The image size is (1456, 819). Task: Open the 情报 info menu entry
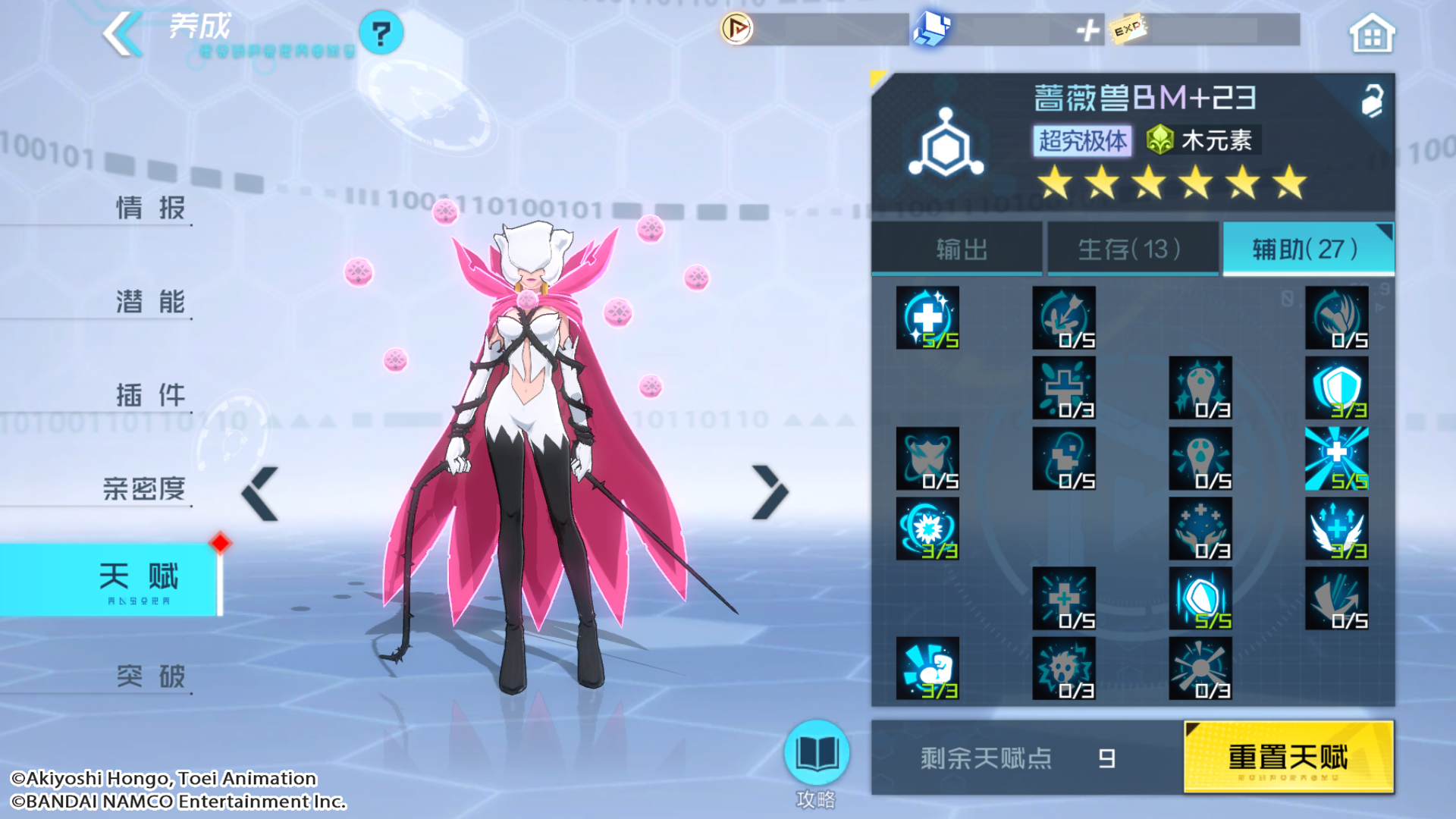tap(149, 207)
